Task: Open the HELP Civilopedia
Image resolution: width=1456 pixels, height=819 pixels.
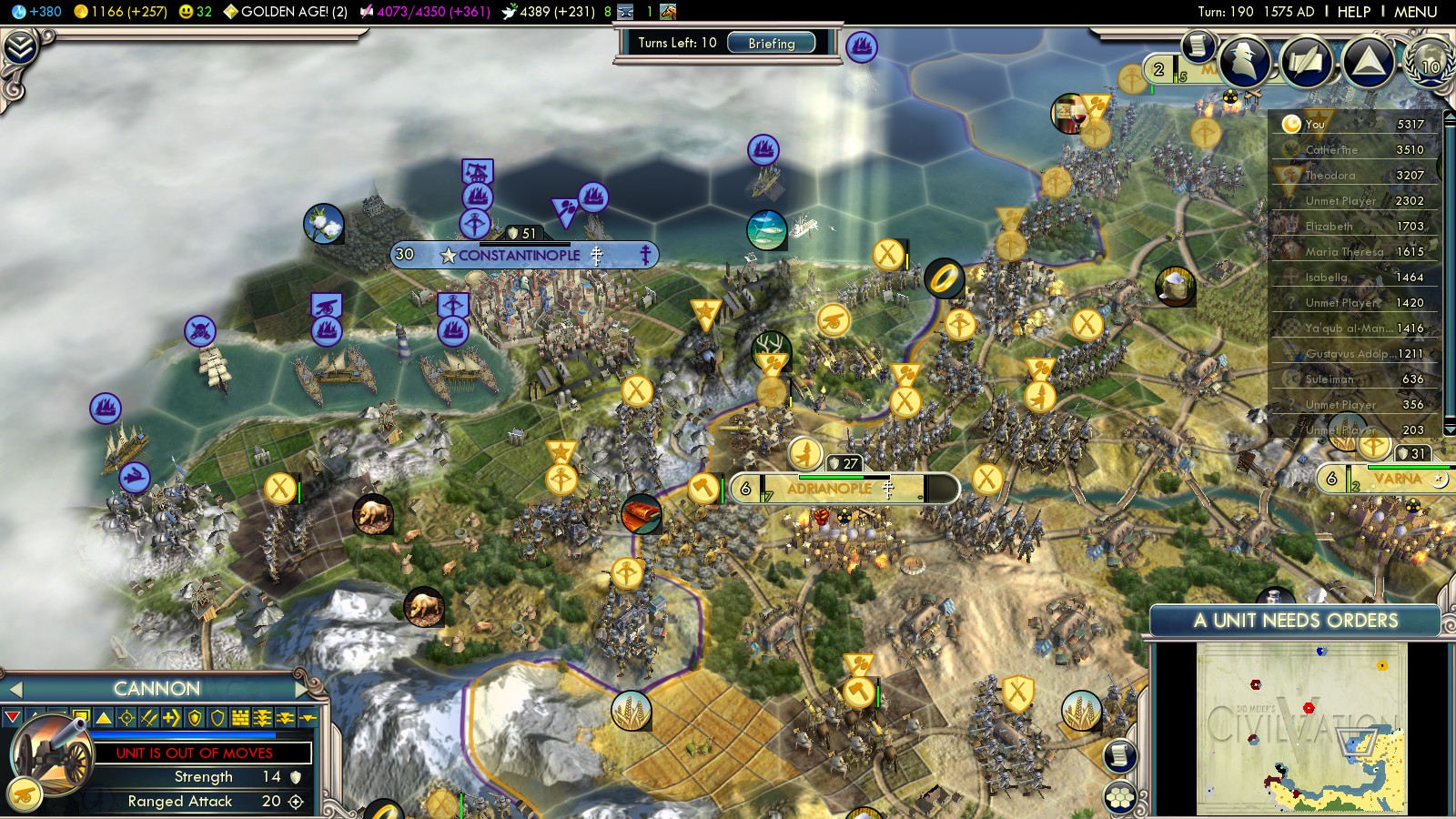Action: coord(1353,12)
